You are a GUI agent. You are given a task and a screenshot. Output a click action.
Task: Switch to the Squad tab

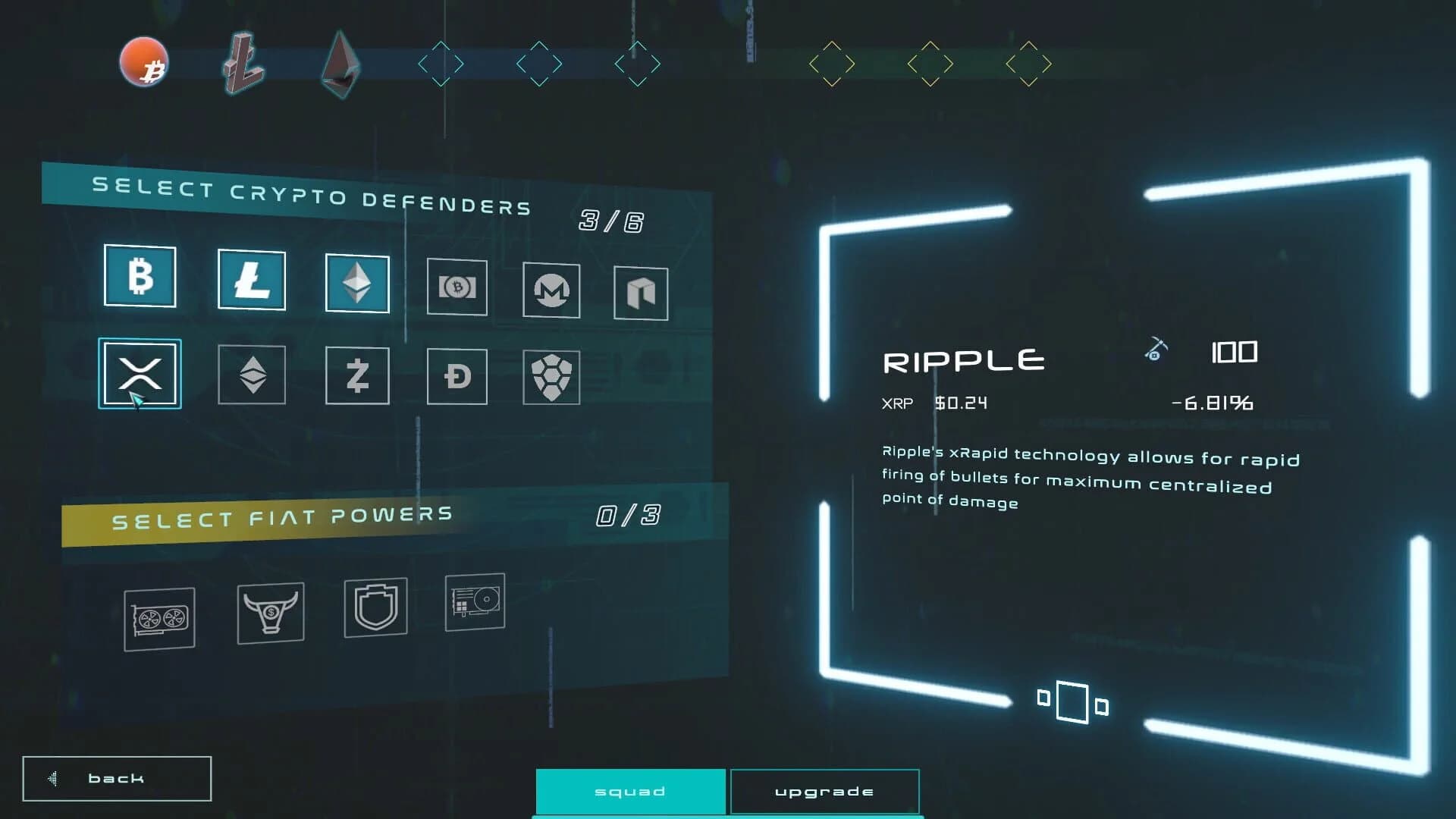coord(629,791)
